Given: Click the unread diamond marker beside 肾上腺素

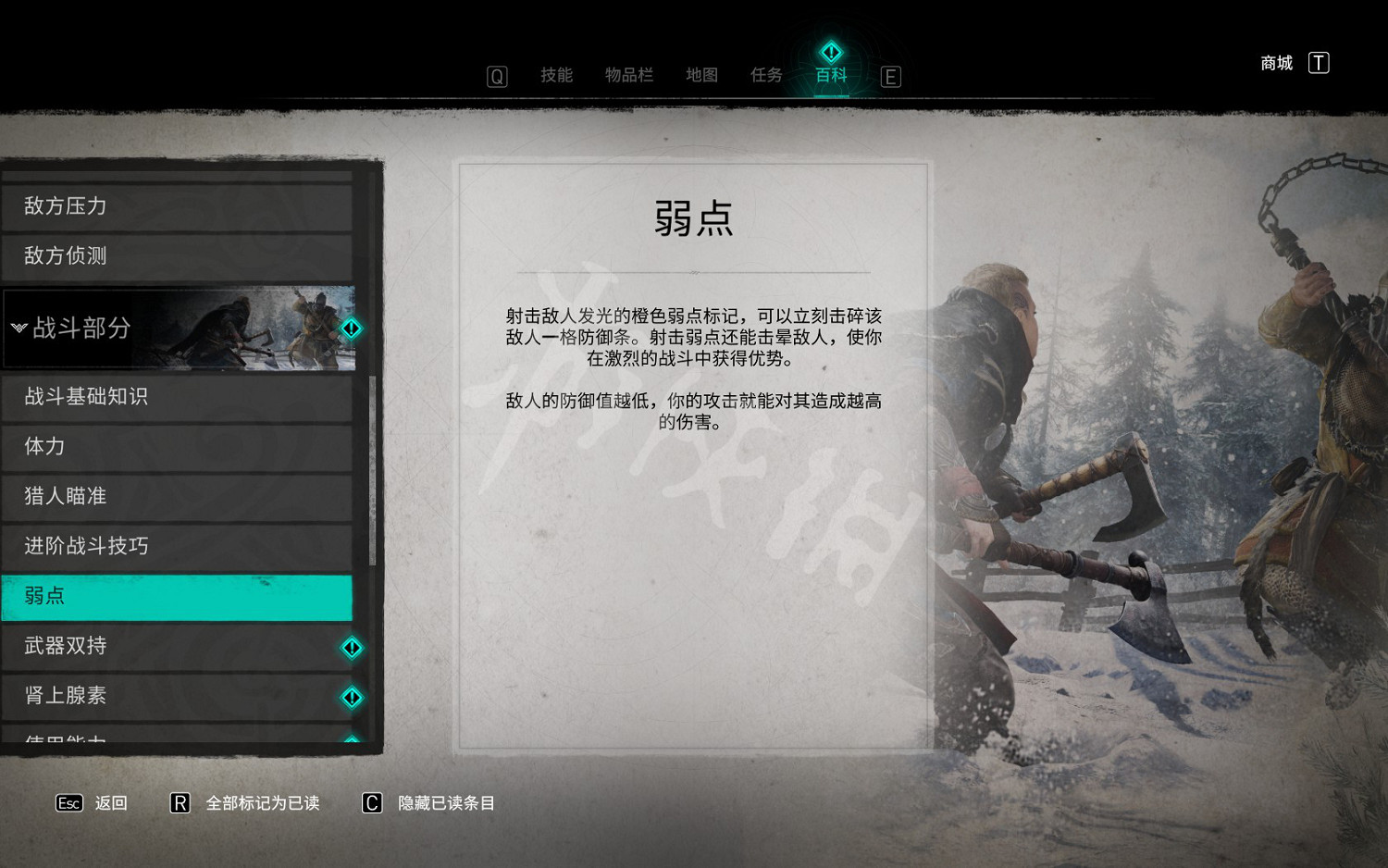Looking at the screenshot, I should click(x=352, y=697).
